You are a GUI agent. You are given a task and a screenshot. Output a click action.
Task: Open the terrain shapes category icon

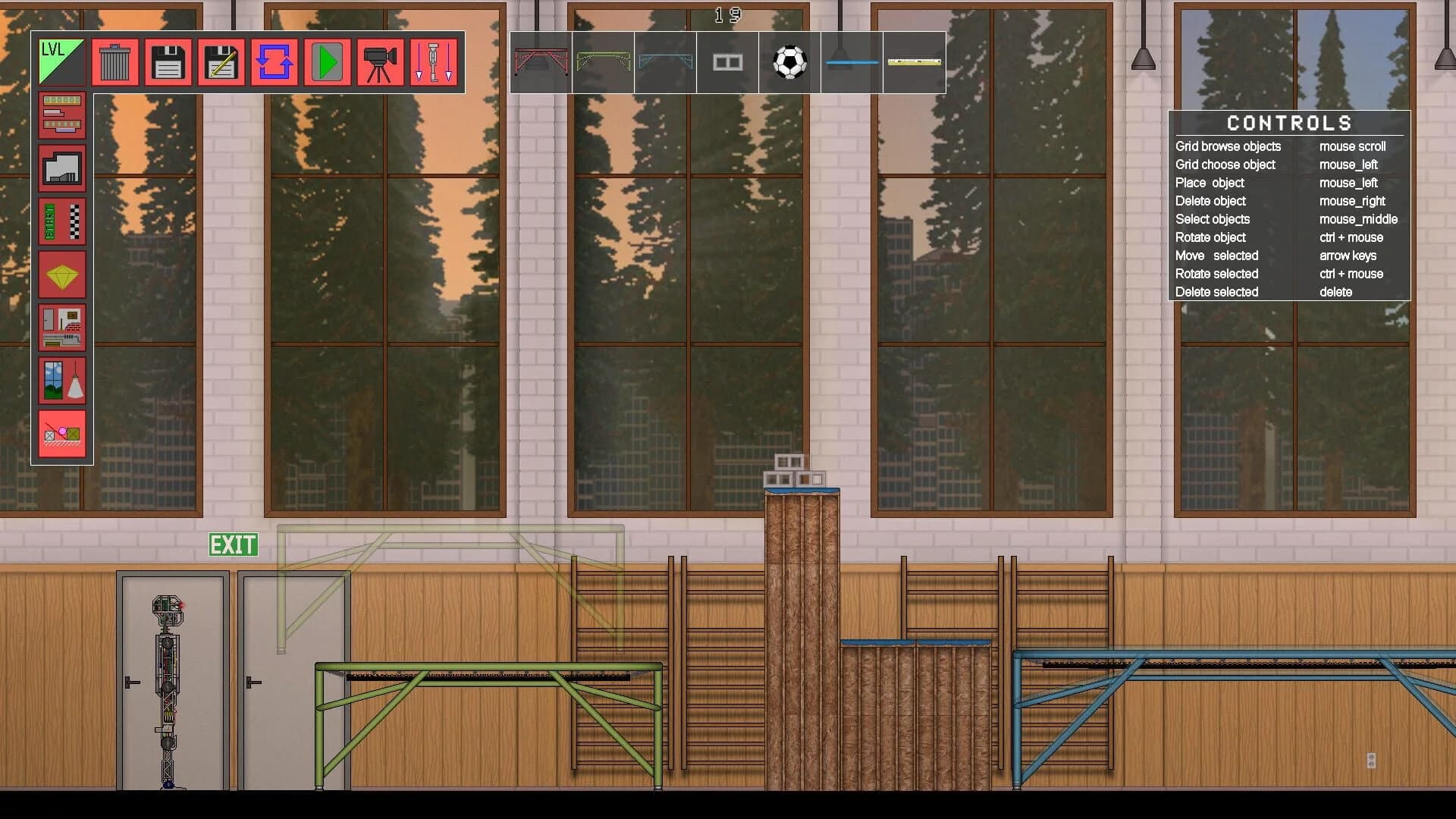coord(62,168)
